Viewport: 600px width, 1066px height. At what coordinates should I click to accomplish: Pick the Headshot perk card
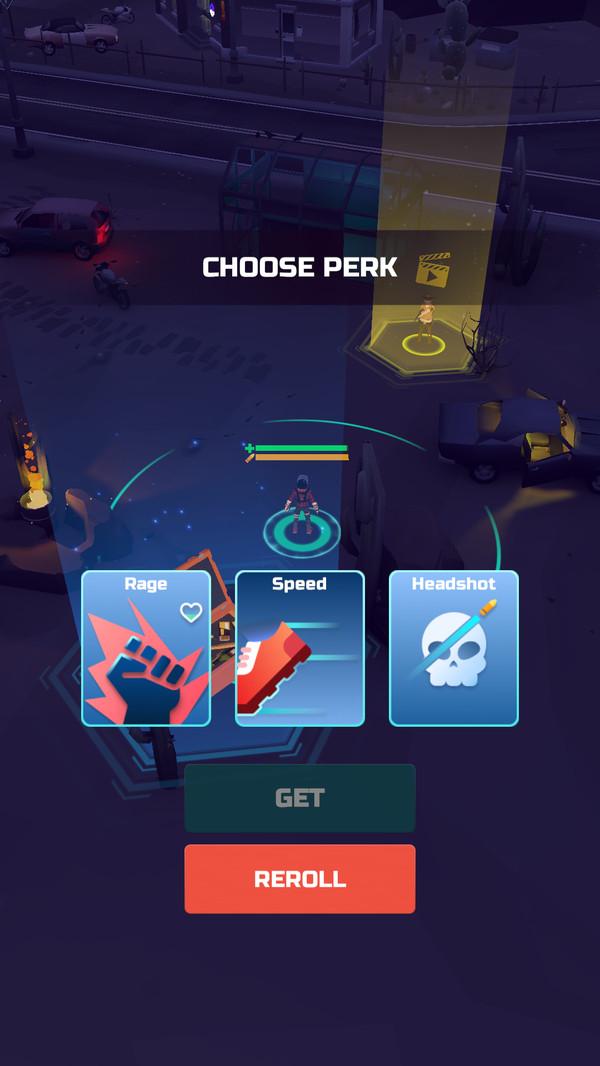(x=453, y=648)
